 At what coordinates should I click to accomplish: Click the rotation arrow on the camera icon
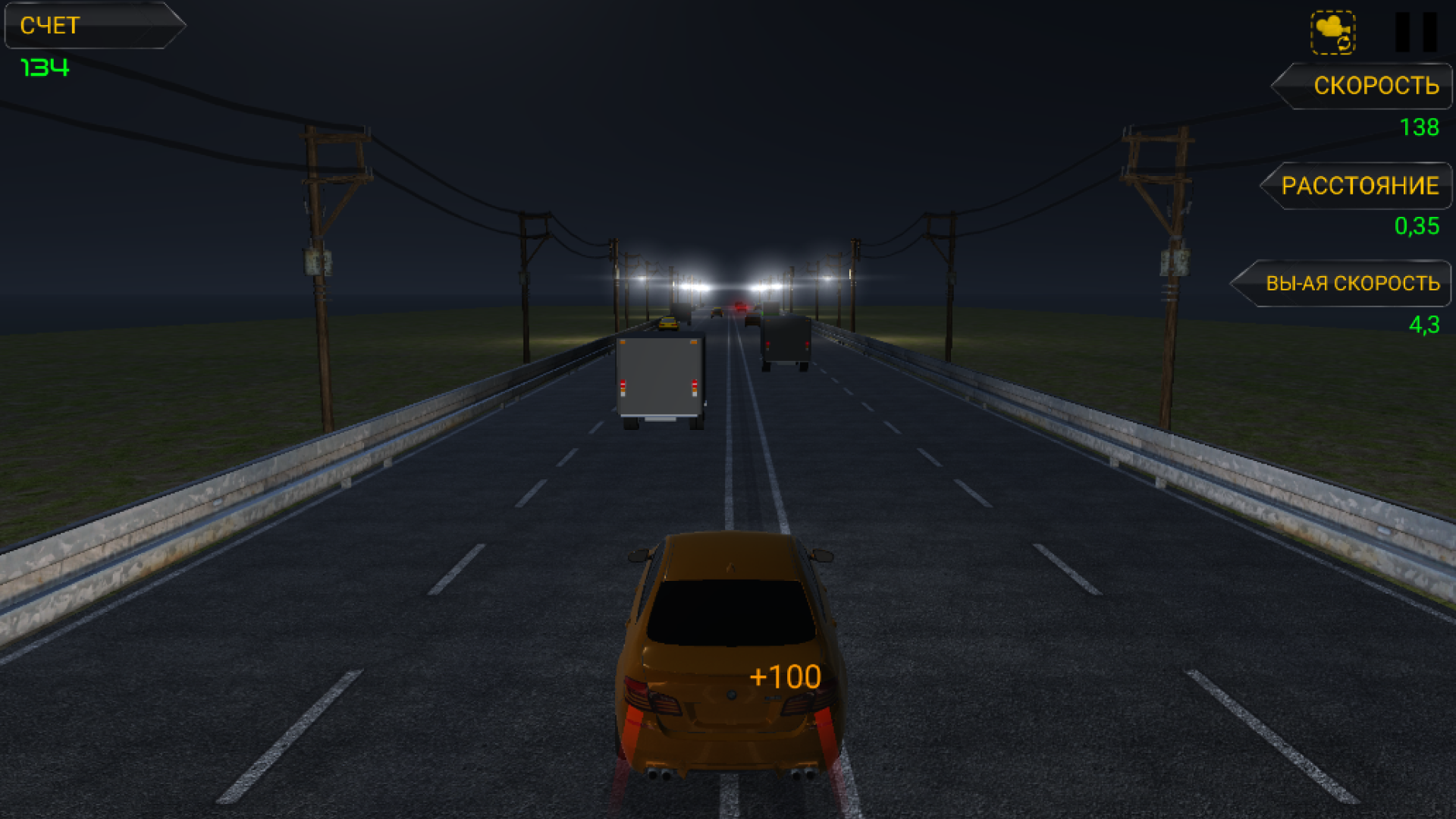(1344, 44)
